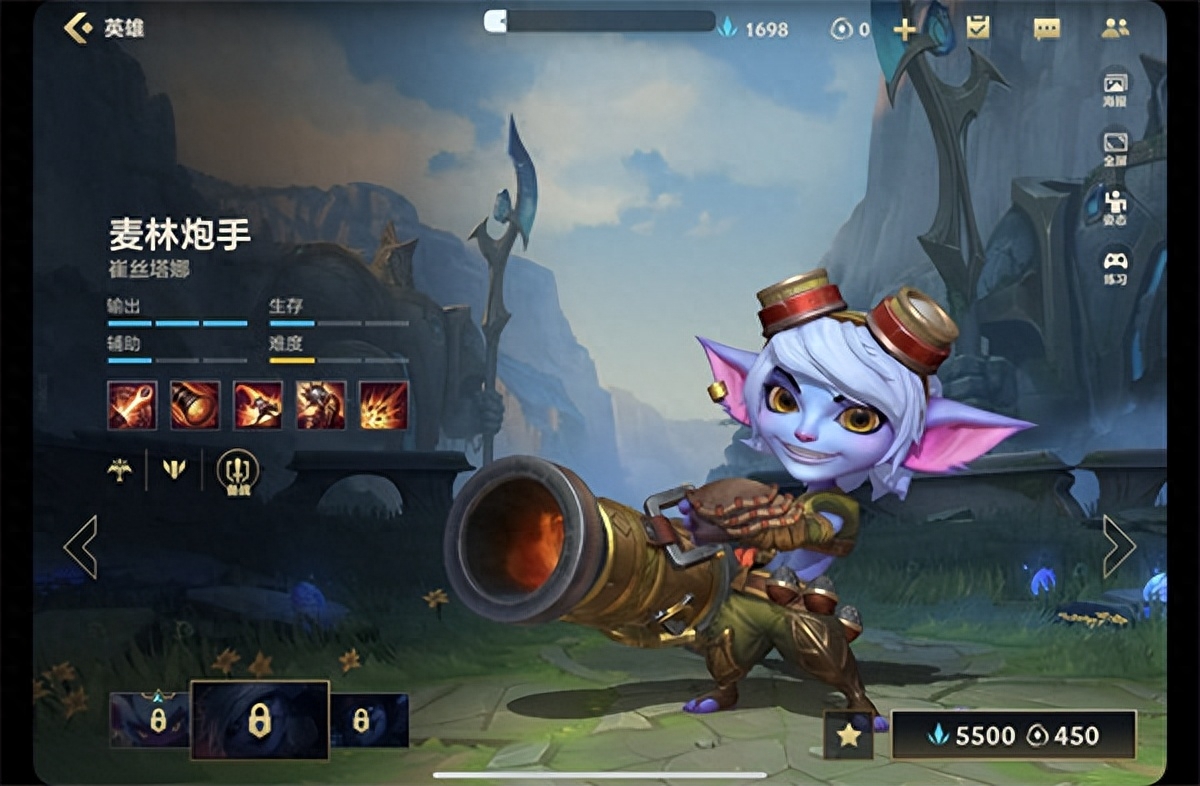The image size is (1200, 786).
Task: Select the spiked bomb ability icon
Action: [321, 405]
